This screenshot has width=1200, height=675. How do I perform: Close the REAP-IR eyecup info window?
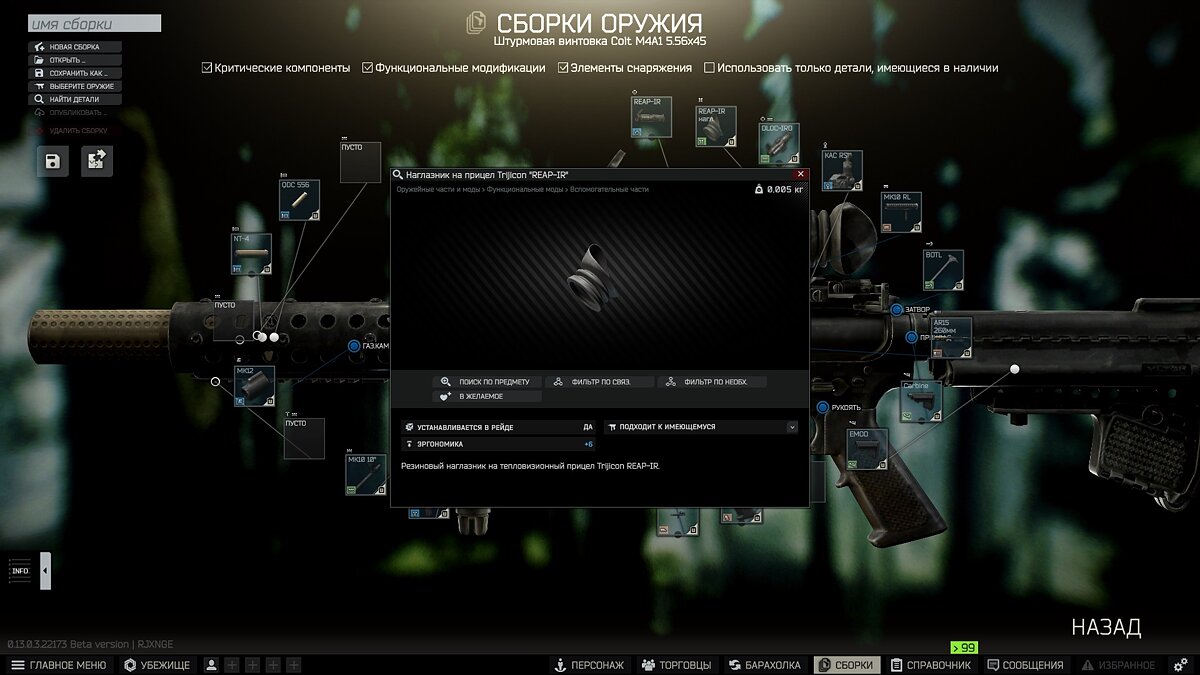click(x=800, y=174)
